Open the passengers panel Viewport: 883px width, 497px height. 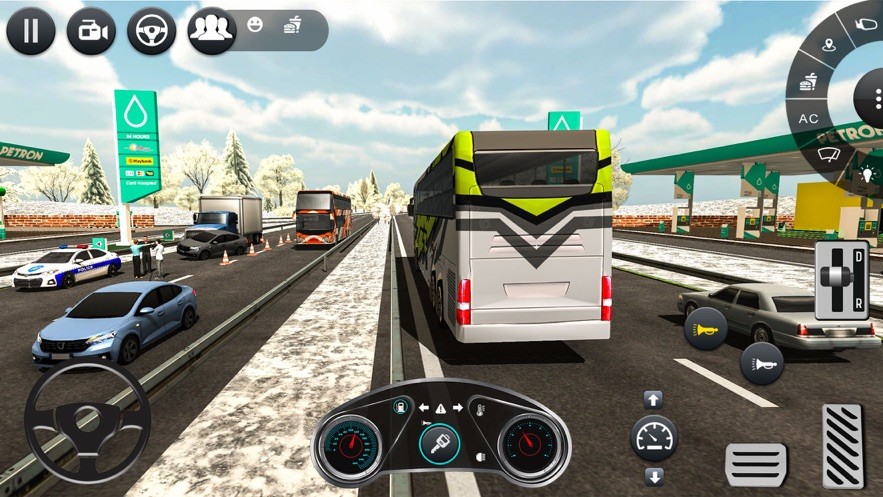(x=211, y=31)
